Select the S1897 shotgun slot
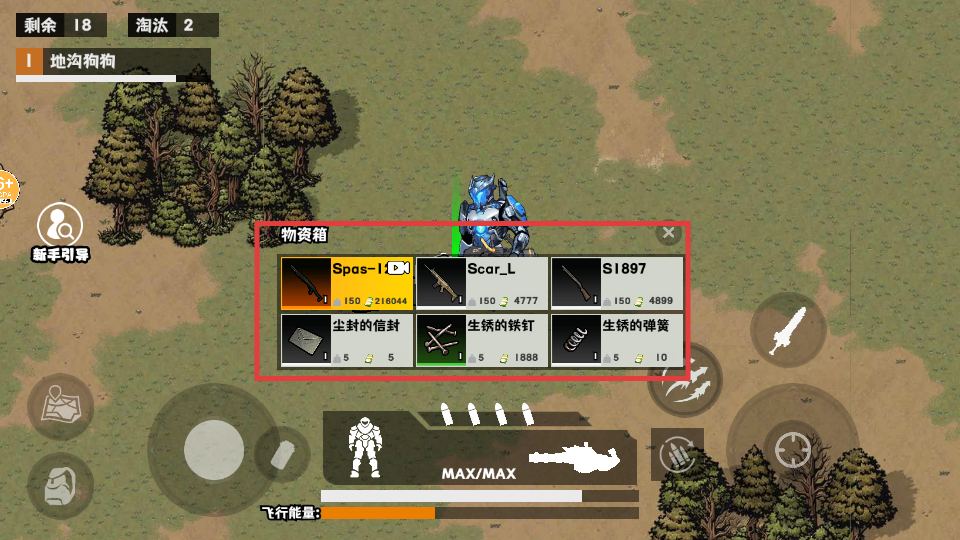960x540 pixels. 617,283
